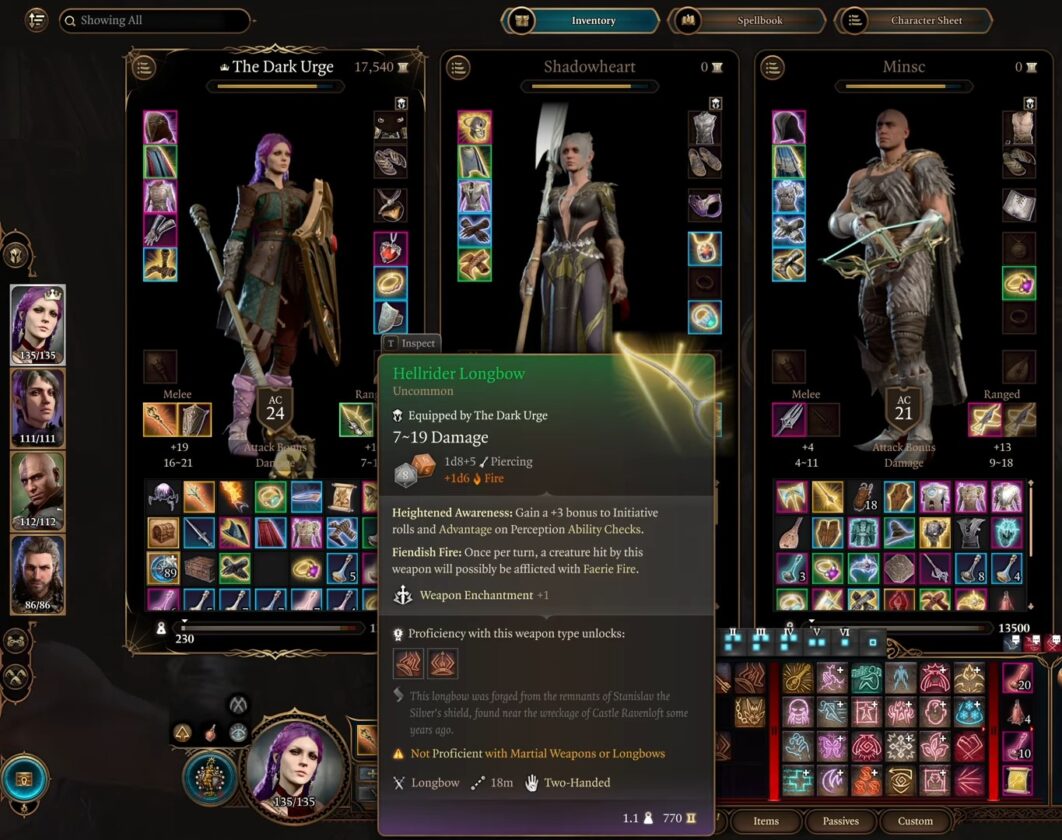The image size is (1062, 840).
Task: Select the bald Minsc party portrait
Action: (38, 490)
